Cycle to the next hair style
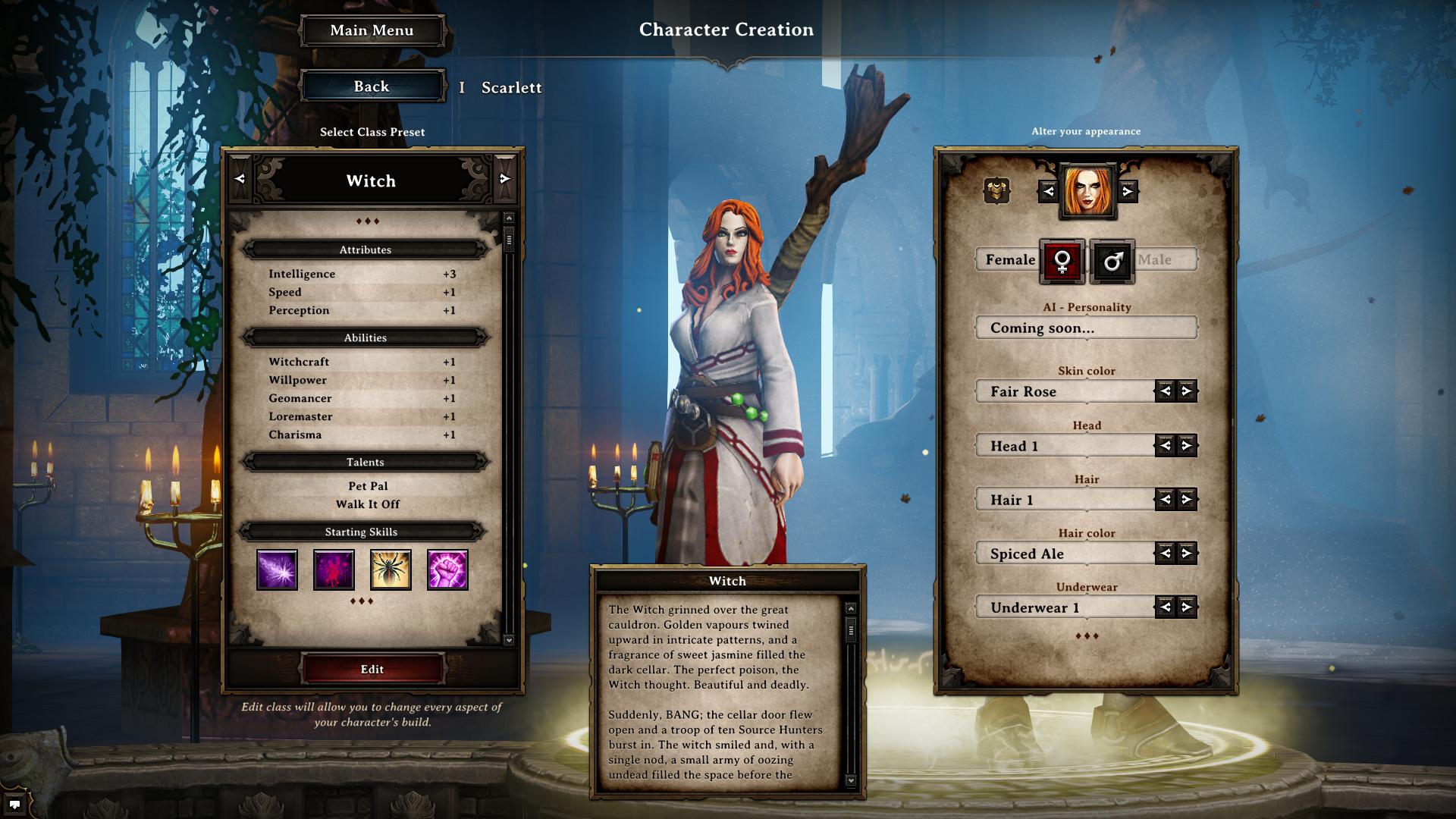This screenshot has width=1456, height=819. coord(1187,499)
